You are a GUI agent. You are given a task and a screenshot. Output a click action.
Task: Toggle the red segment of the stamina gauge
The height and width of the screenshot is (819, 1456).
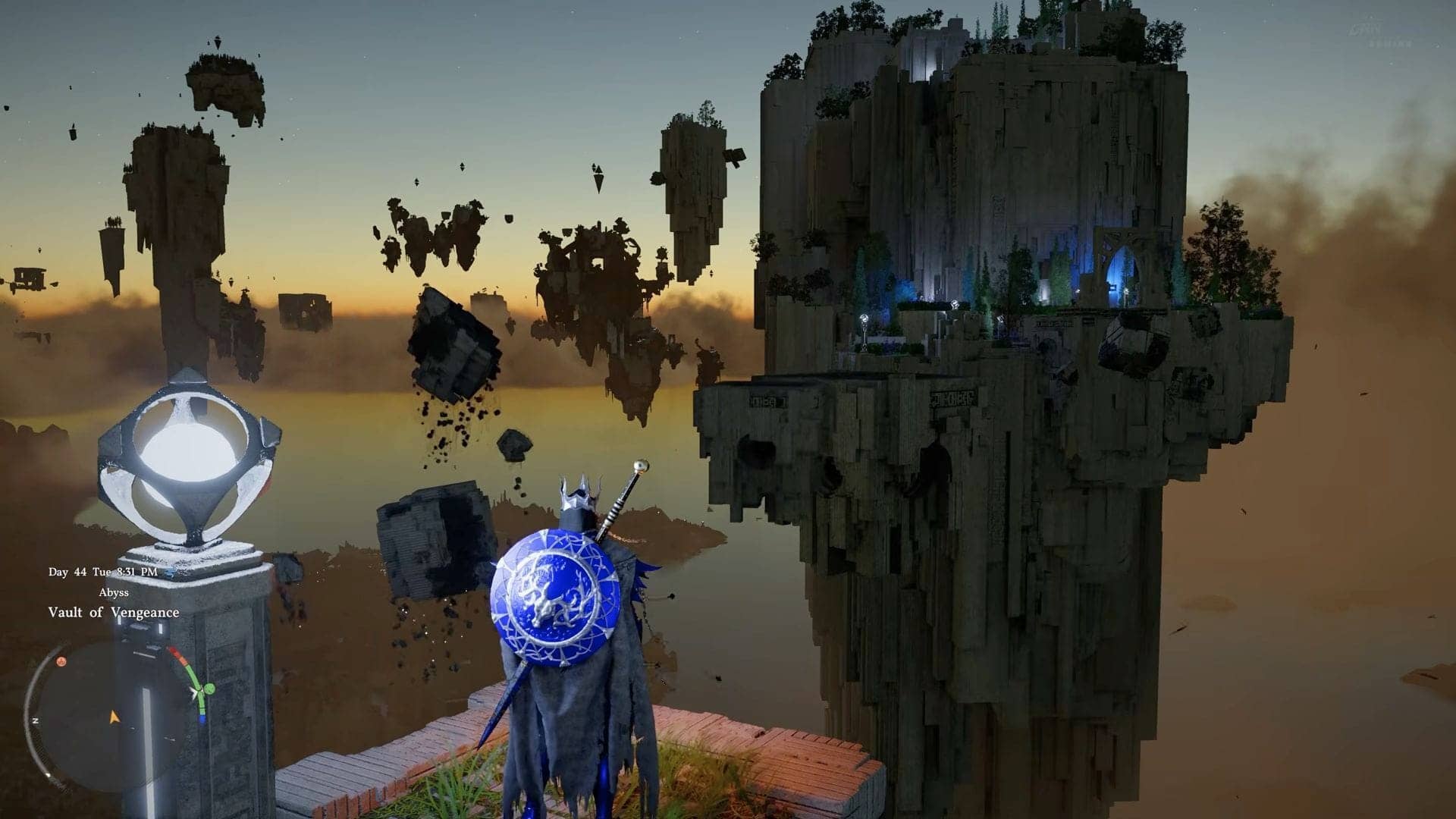click(177, 652)
